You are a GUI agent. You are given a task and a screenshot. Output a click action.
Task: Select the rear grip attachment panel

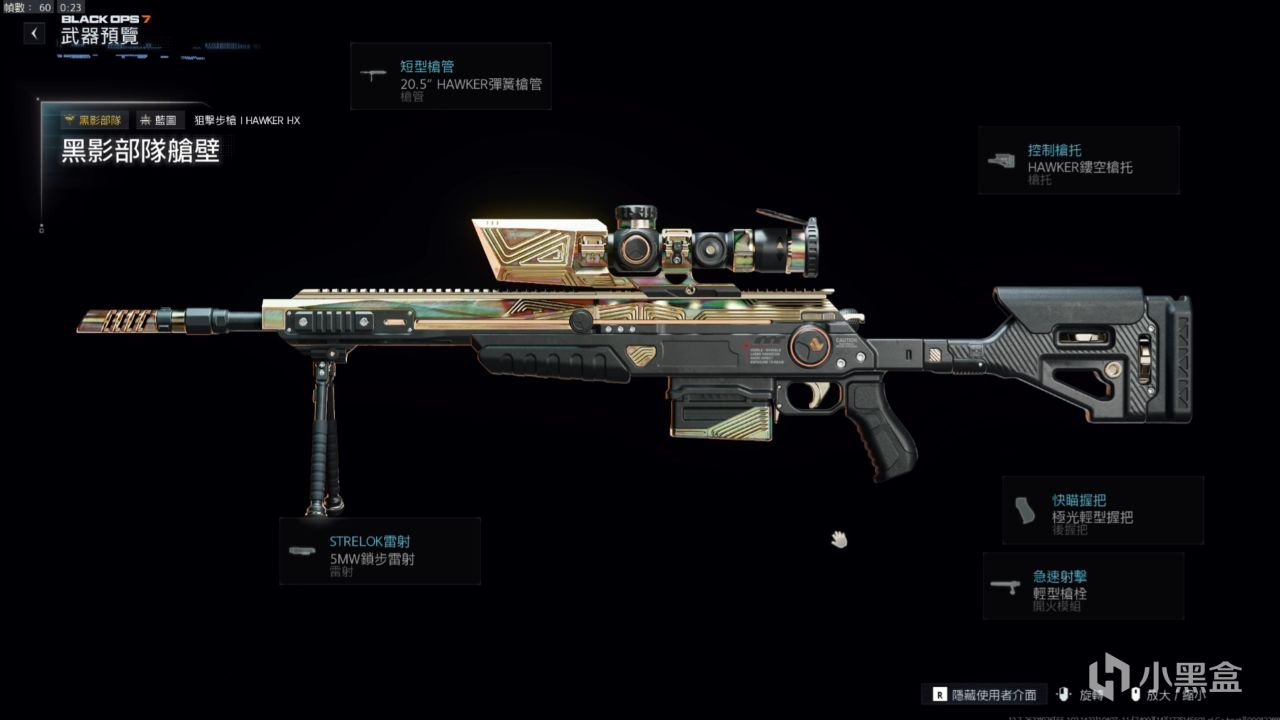pos(1102,510)
